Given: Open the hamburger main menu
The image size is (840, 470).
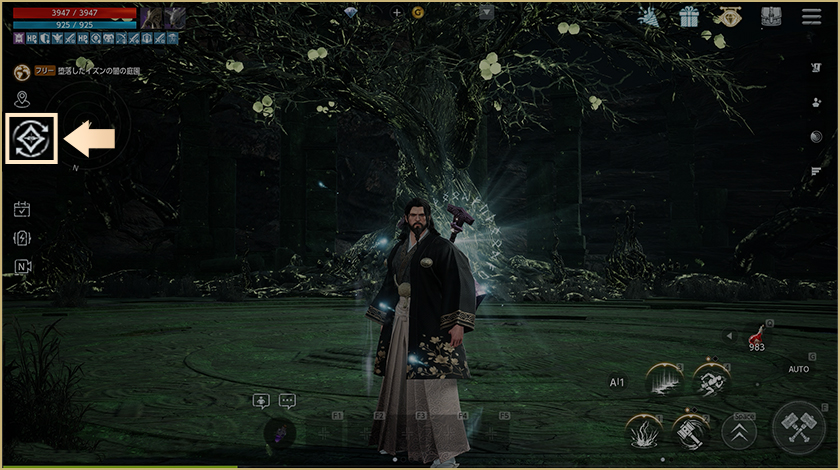Looking at the screenshot, I should (811, 17).
